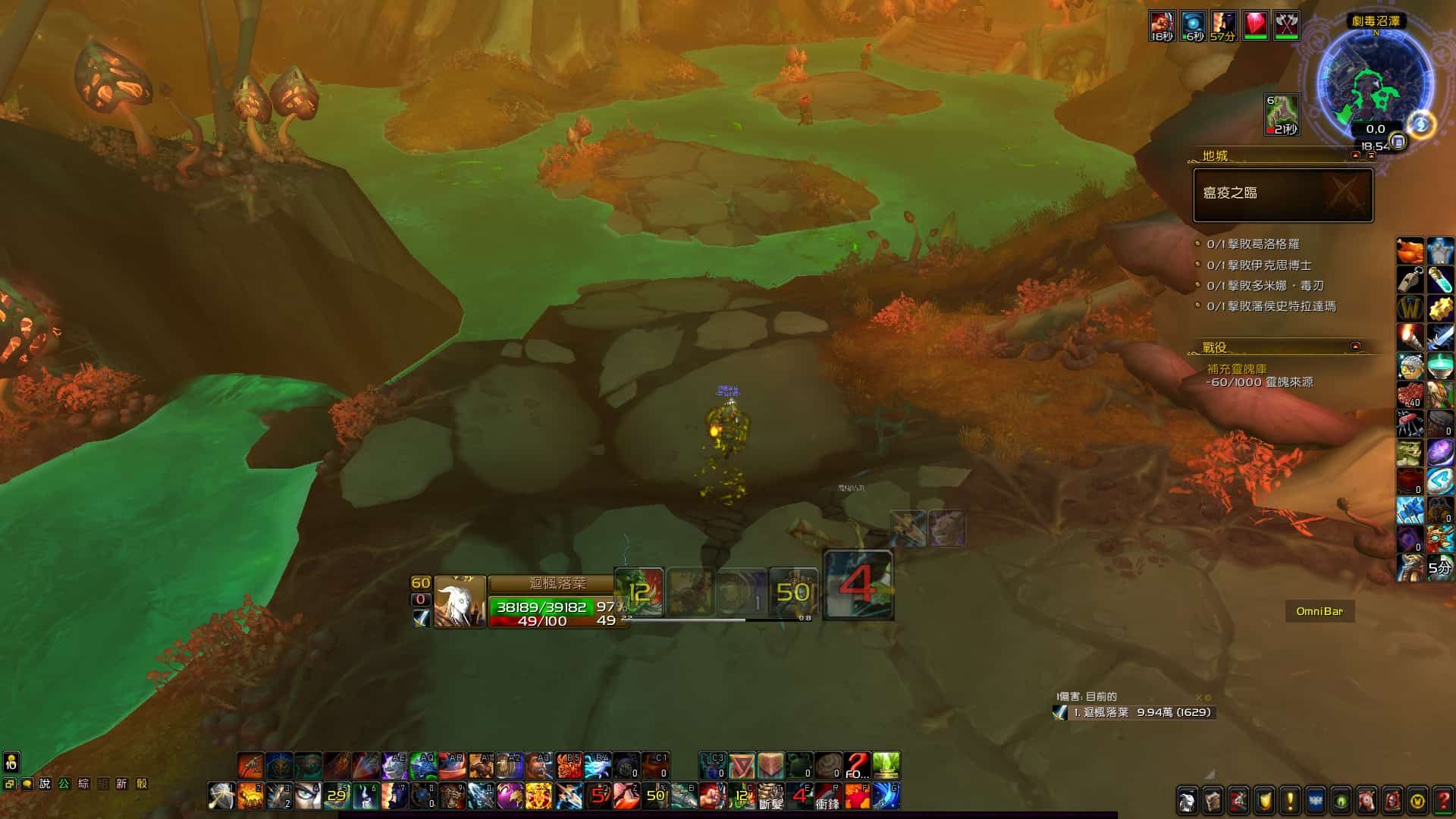Open the quest log exclamation mark button

[x=1290, y=801]
